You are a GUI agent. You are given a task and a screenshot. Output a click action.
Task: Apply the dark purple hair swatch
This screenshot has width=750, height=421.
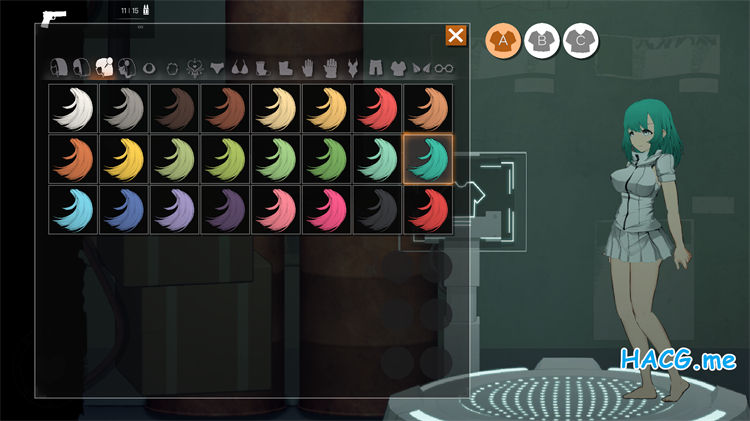[x=225, y=210]
